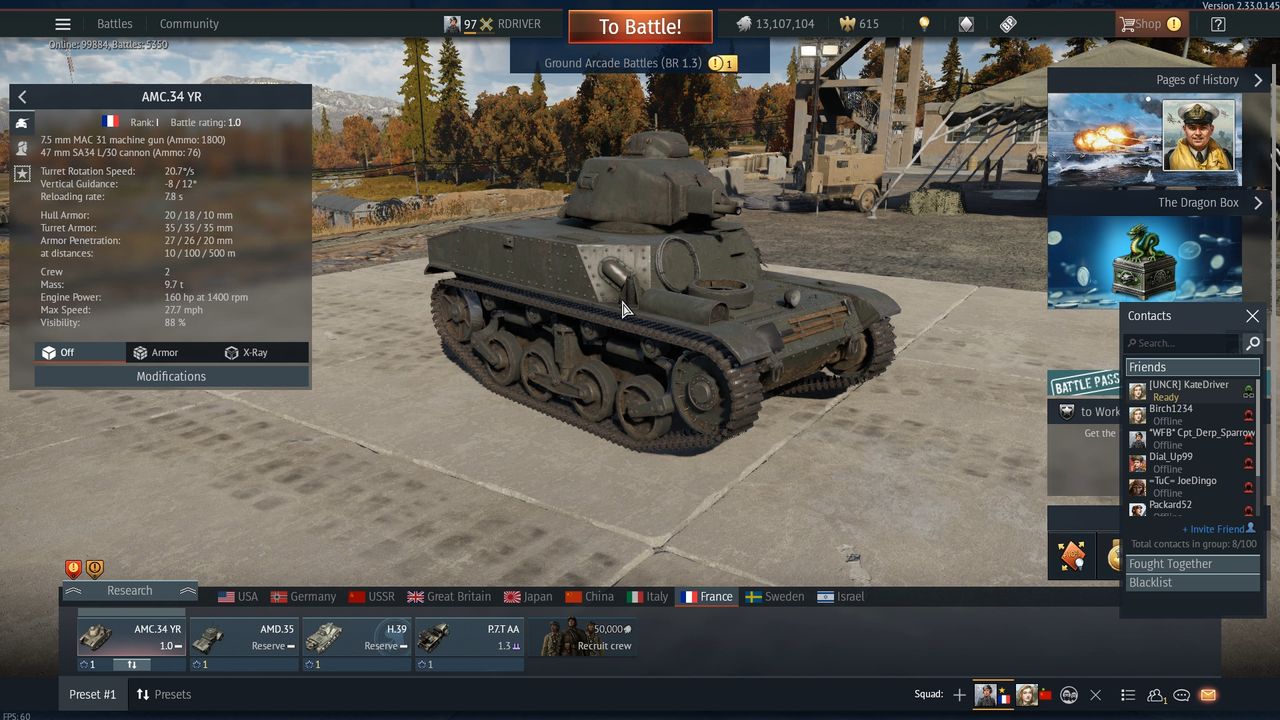Expand the Fought Together group
This screenshot has width=1280, height=720.
pos(1192,564)
